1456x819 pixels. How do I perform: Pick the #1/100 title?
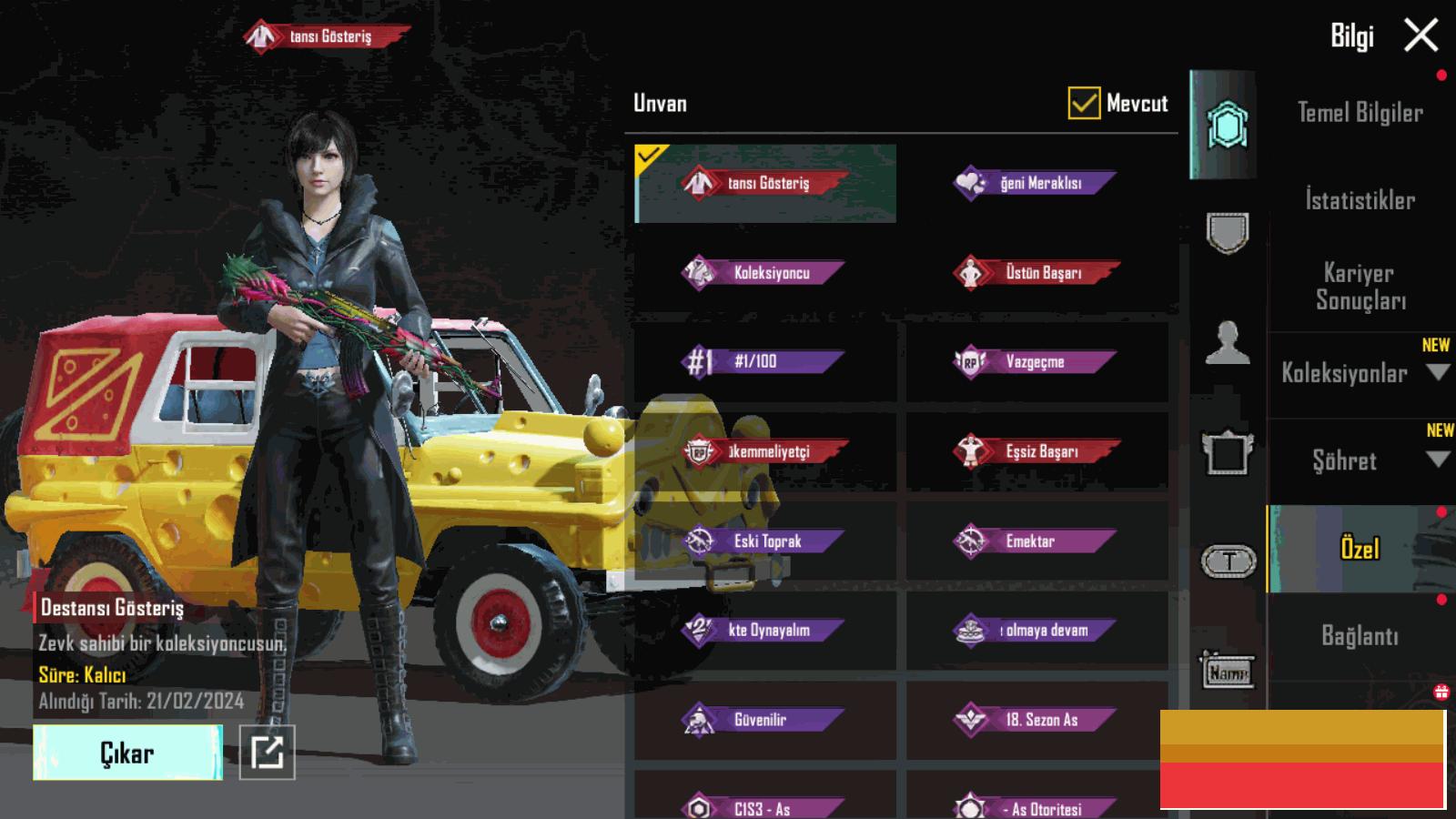[x=765, y=361]
